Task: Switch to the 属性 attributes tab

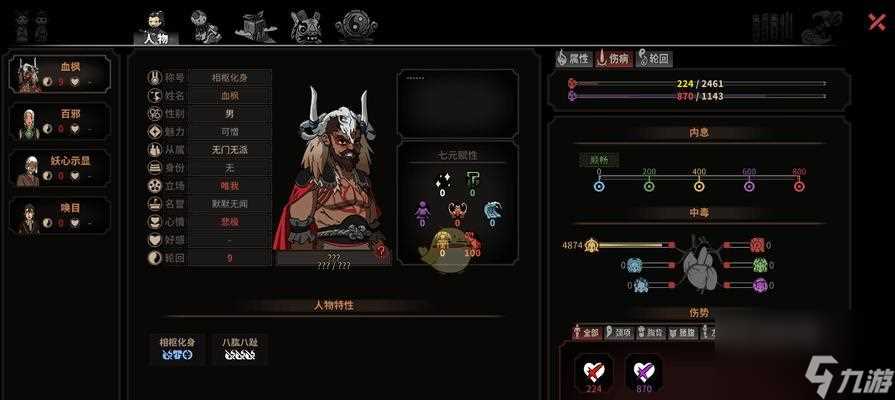Action: (574, 59)
